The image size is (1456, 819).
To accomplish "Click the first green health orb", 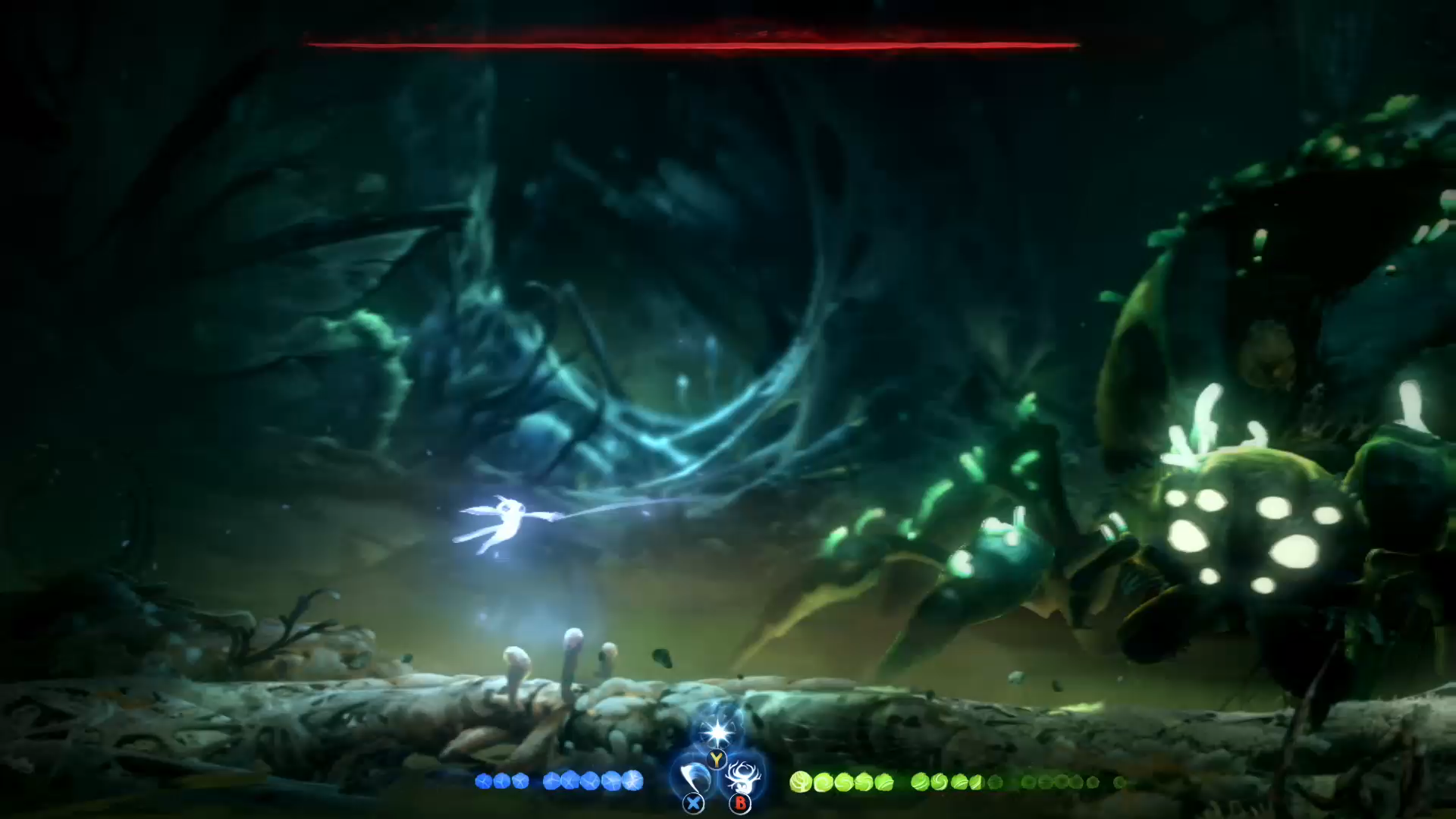I will point(802,781).
